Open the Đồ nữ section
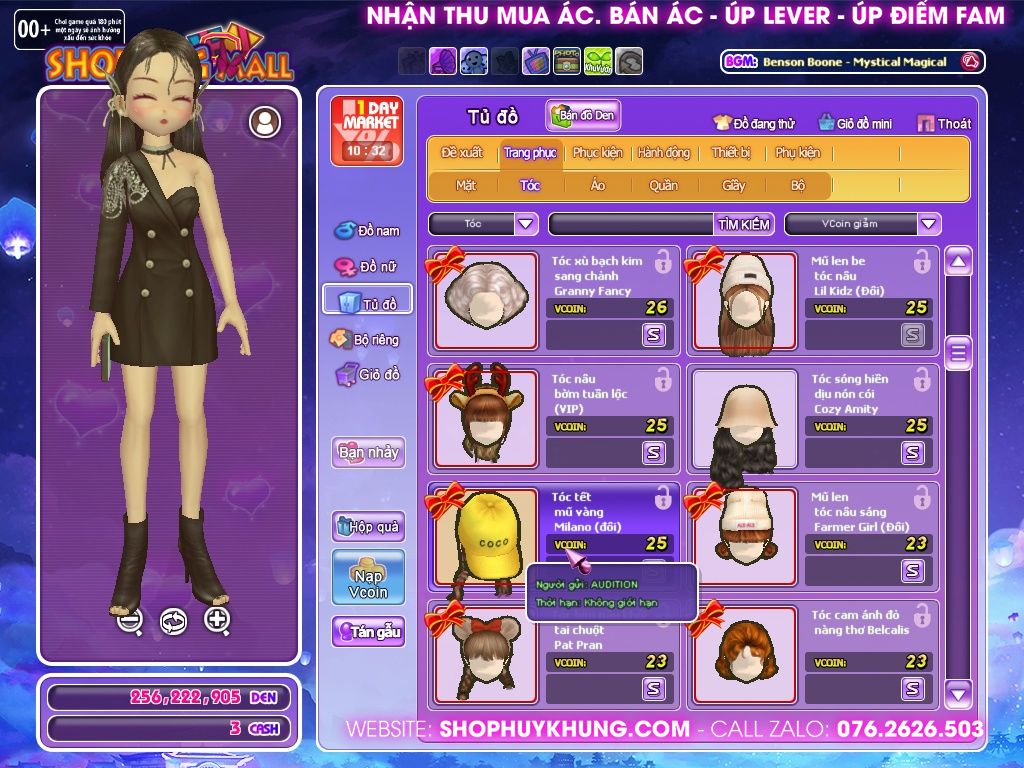The image size is (1024, 768). (x=367, y=266)
